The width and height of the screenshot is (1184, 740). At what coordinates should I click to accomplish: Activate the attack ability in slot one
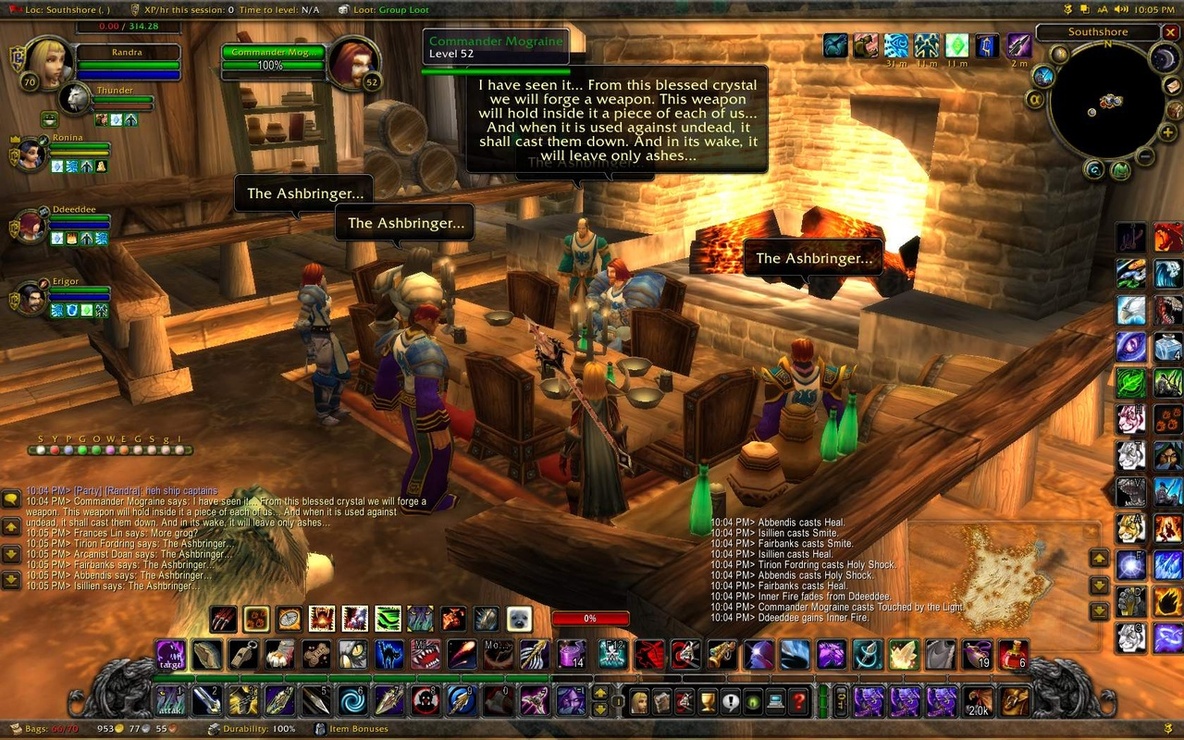[169, 700]
